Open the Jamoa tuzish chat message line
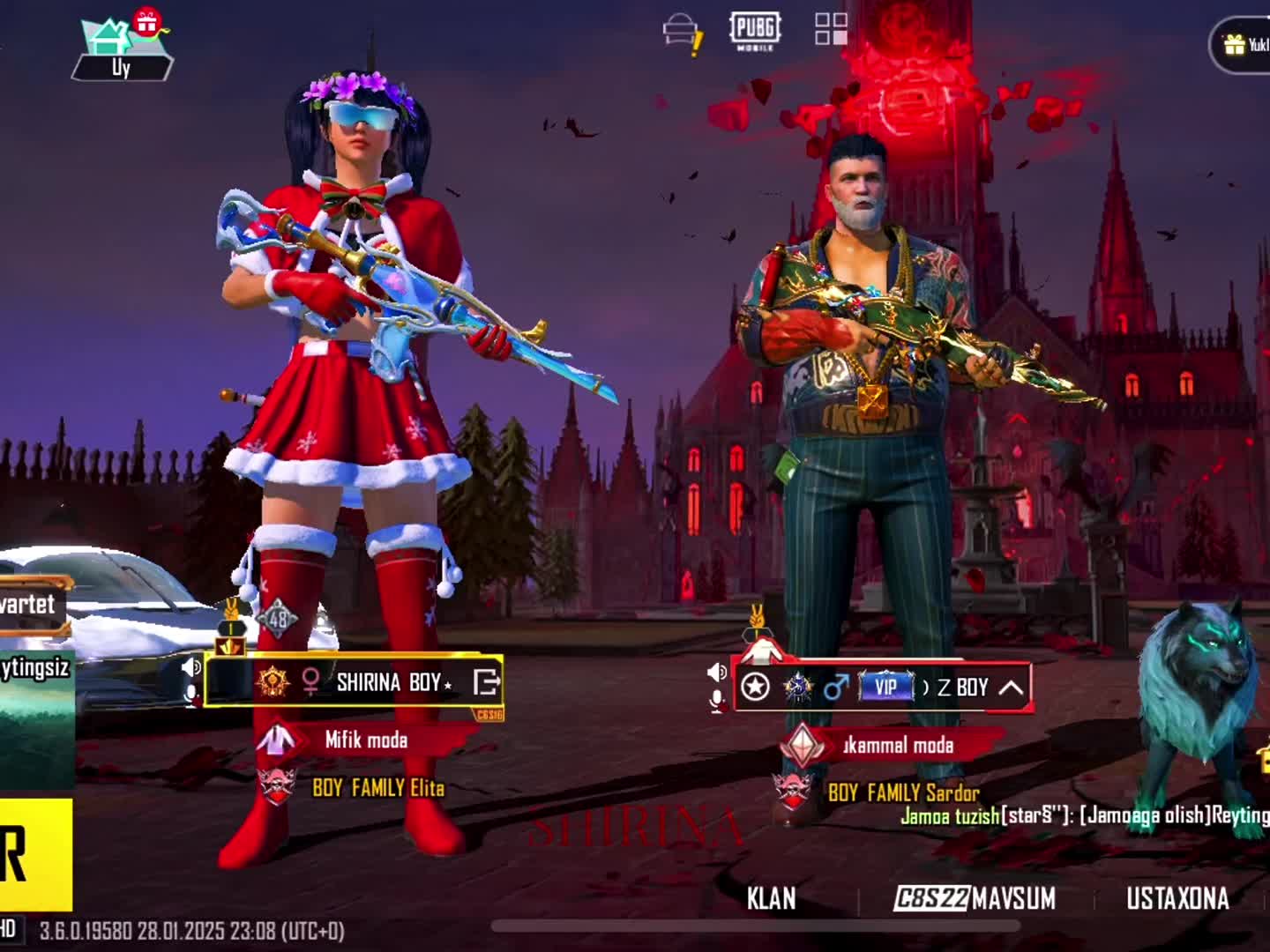 [1083, 815]
